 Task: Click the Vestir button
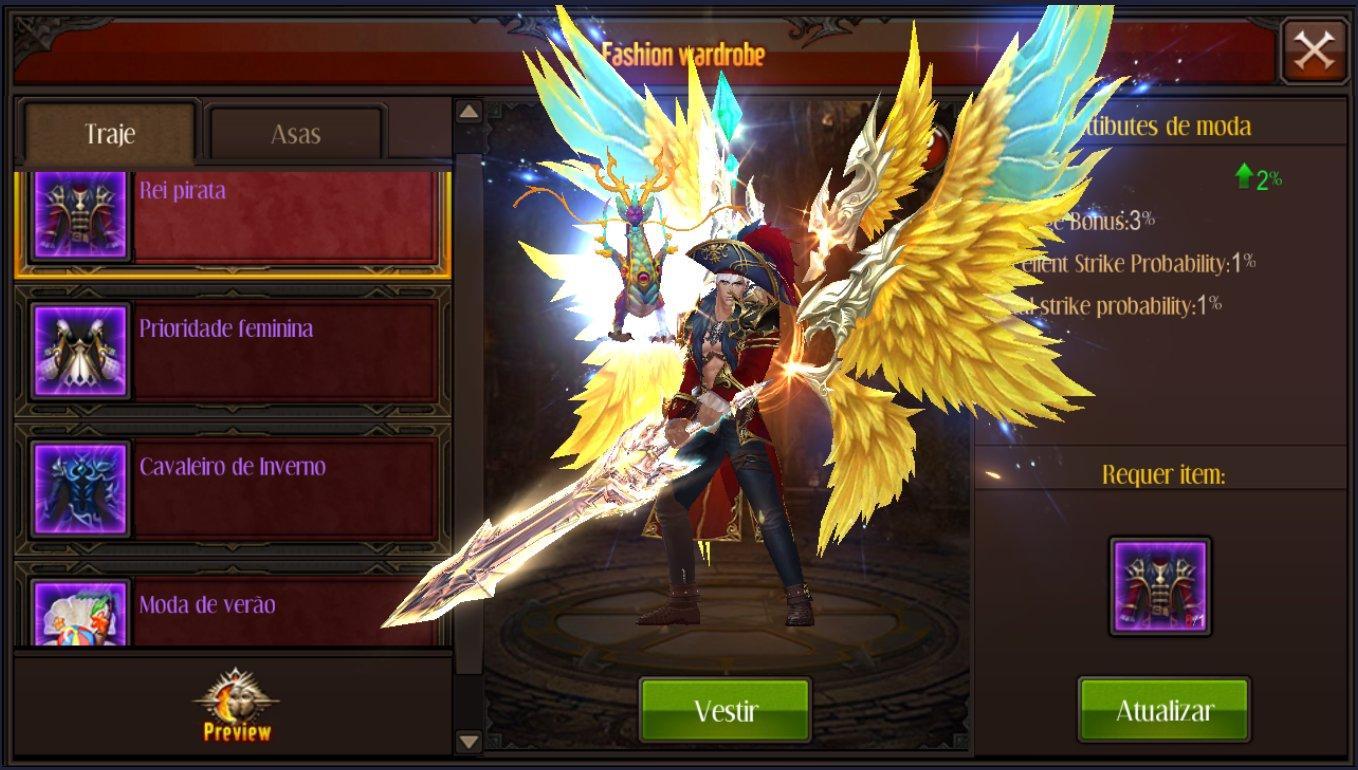[x=725, y=710]
